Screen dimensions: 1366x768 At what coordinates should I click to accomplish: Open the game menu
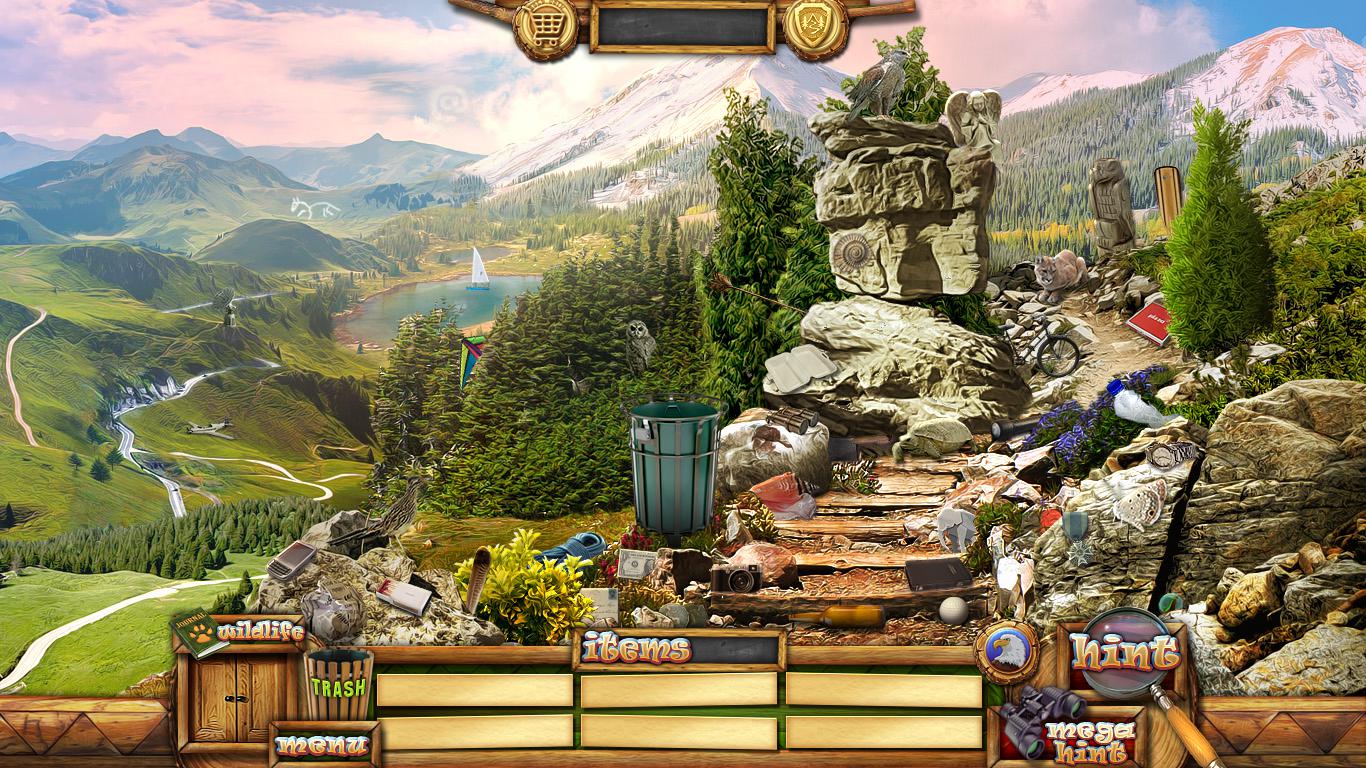[323, 745]
